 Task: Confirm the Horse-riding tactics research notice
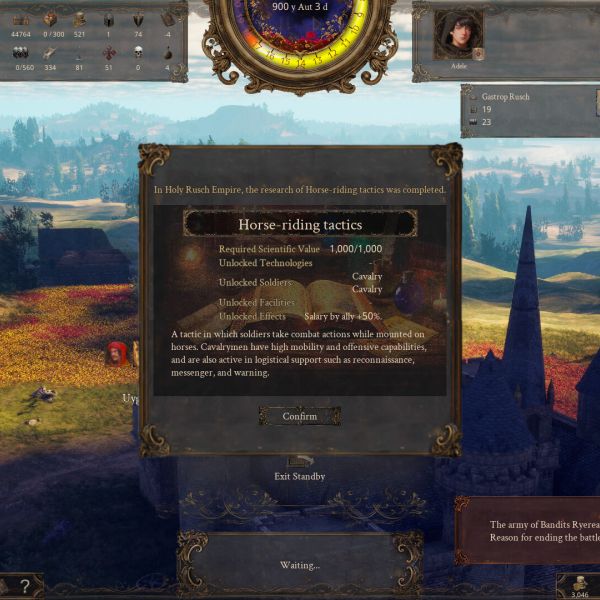pos(299,416)
